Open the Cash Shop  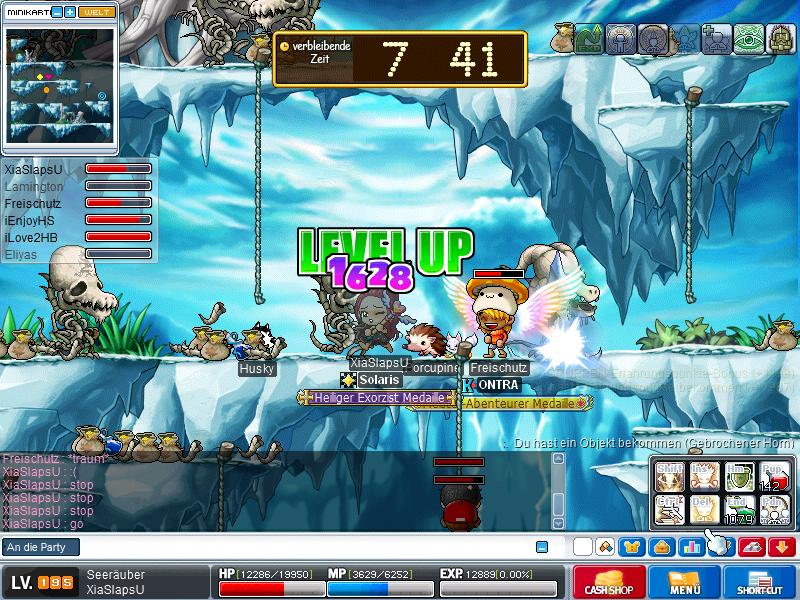pyautogui.click(x=608, y=583)
